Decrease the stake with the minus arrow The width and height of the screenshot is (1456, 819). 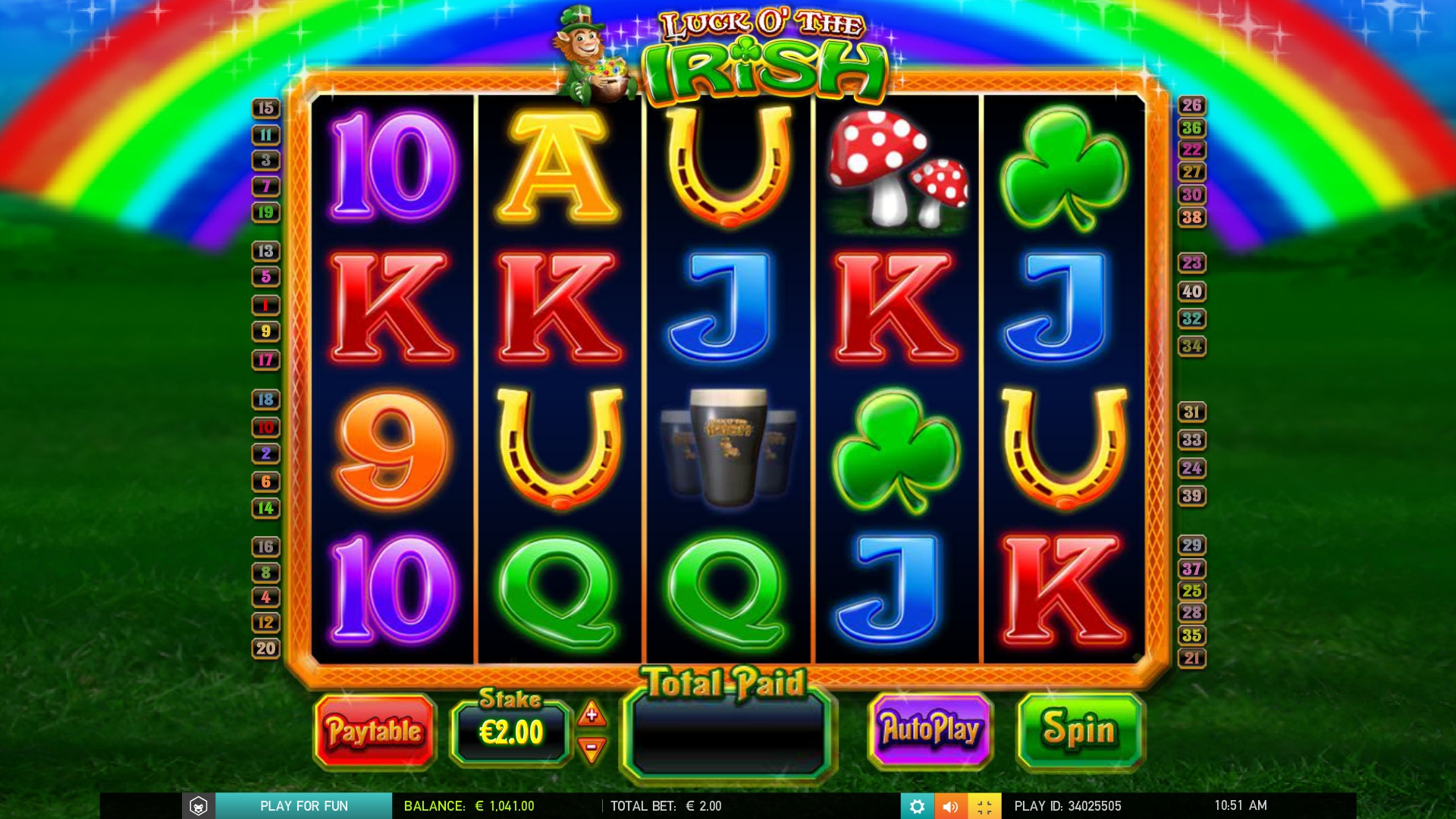point(591,748)
